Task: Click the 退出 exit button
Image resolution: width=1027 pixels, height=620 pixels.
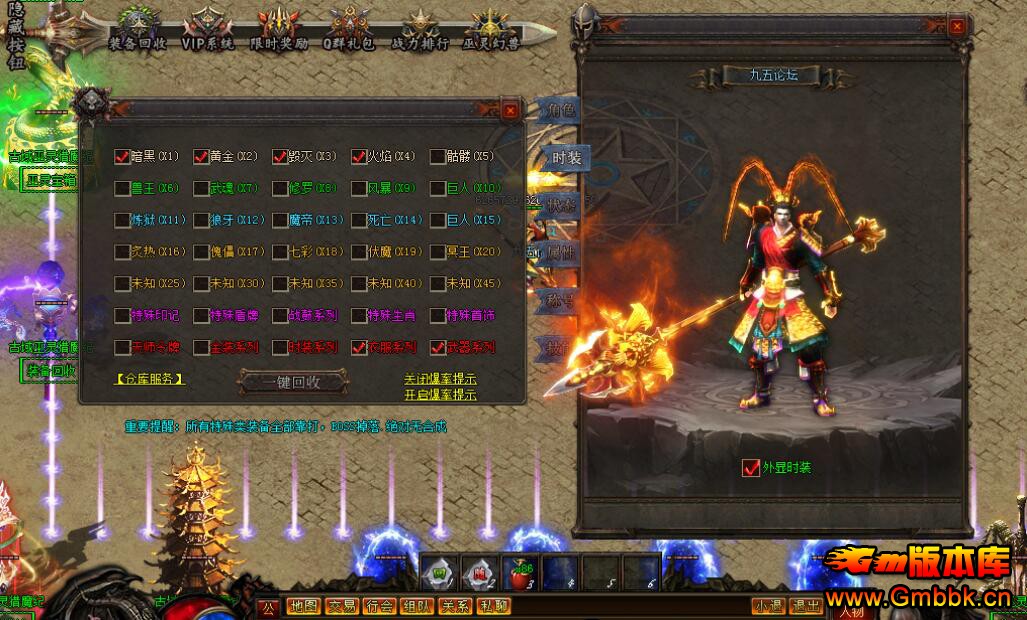Action: pos(806,606)
